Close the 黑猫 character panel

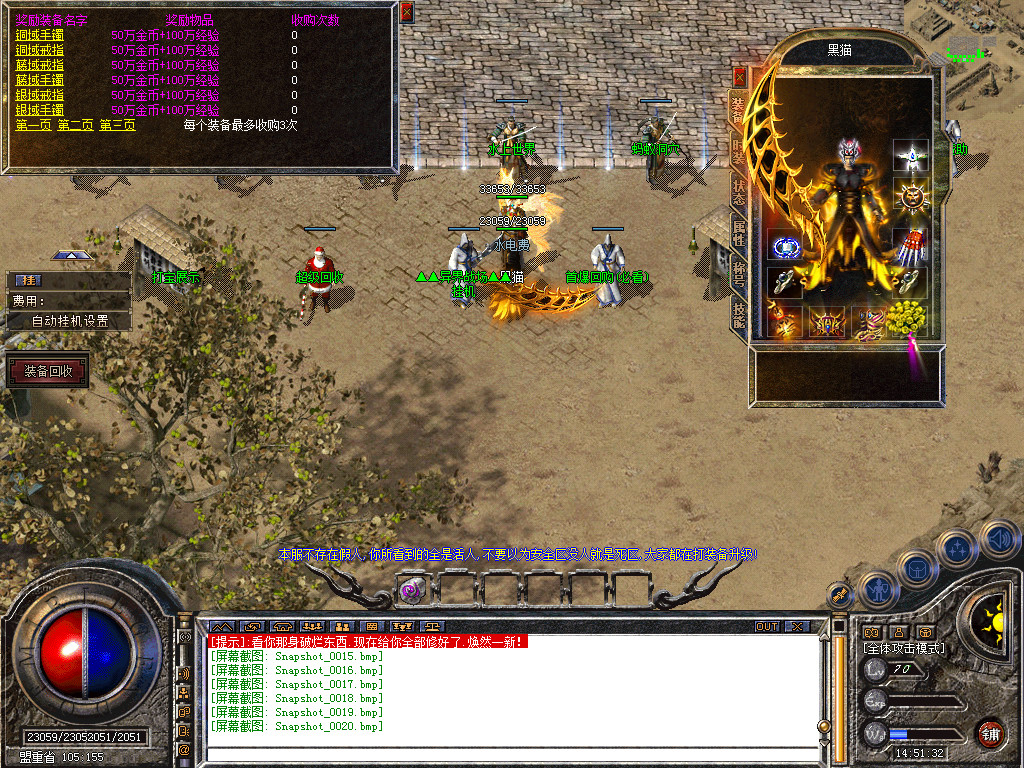point(740,76)
